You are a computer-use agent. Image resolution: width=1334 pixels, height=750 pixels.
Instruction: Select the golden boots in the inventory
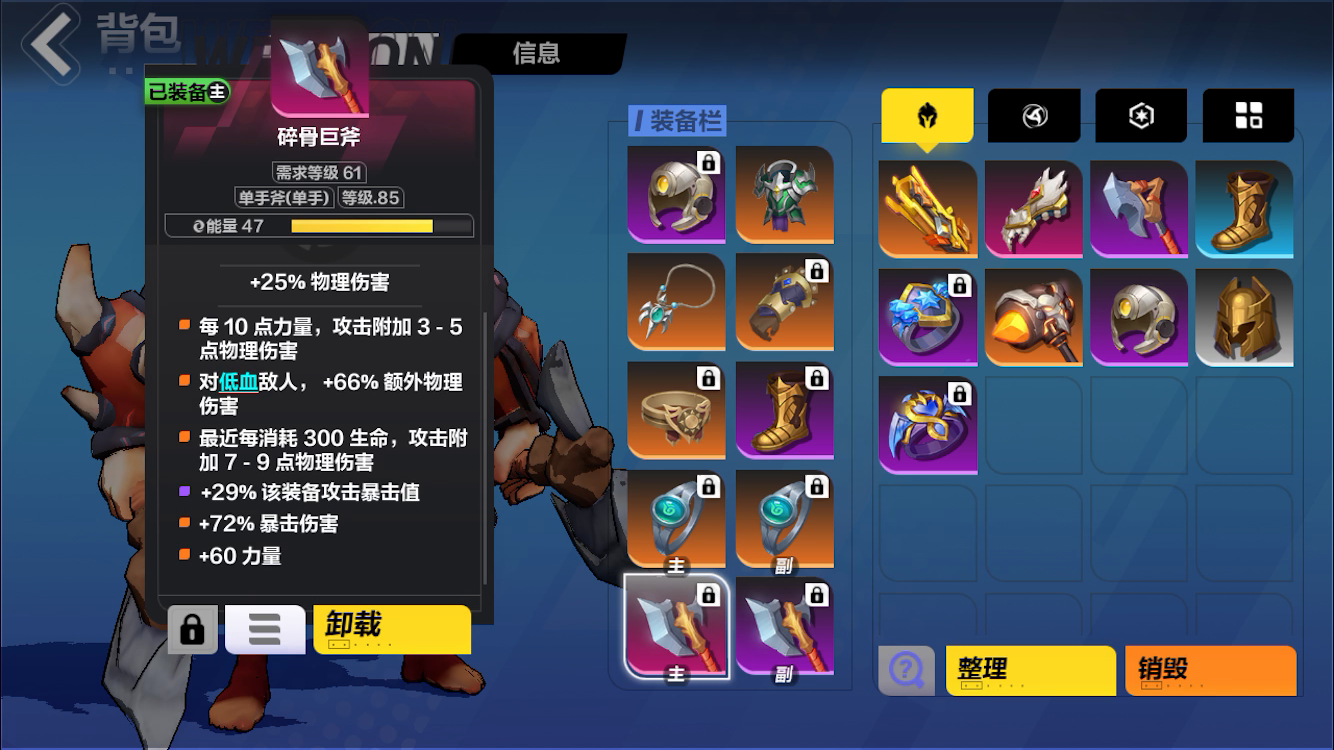1245,209
